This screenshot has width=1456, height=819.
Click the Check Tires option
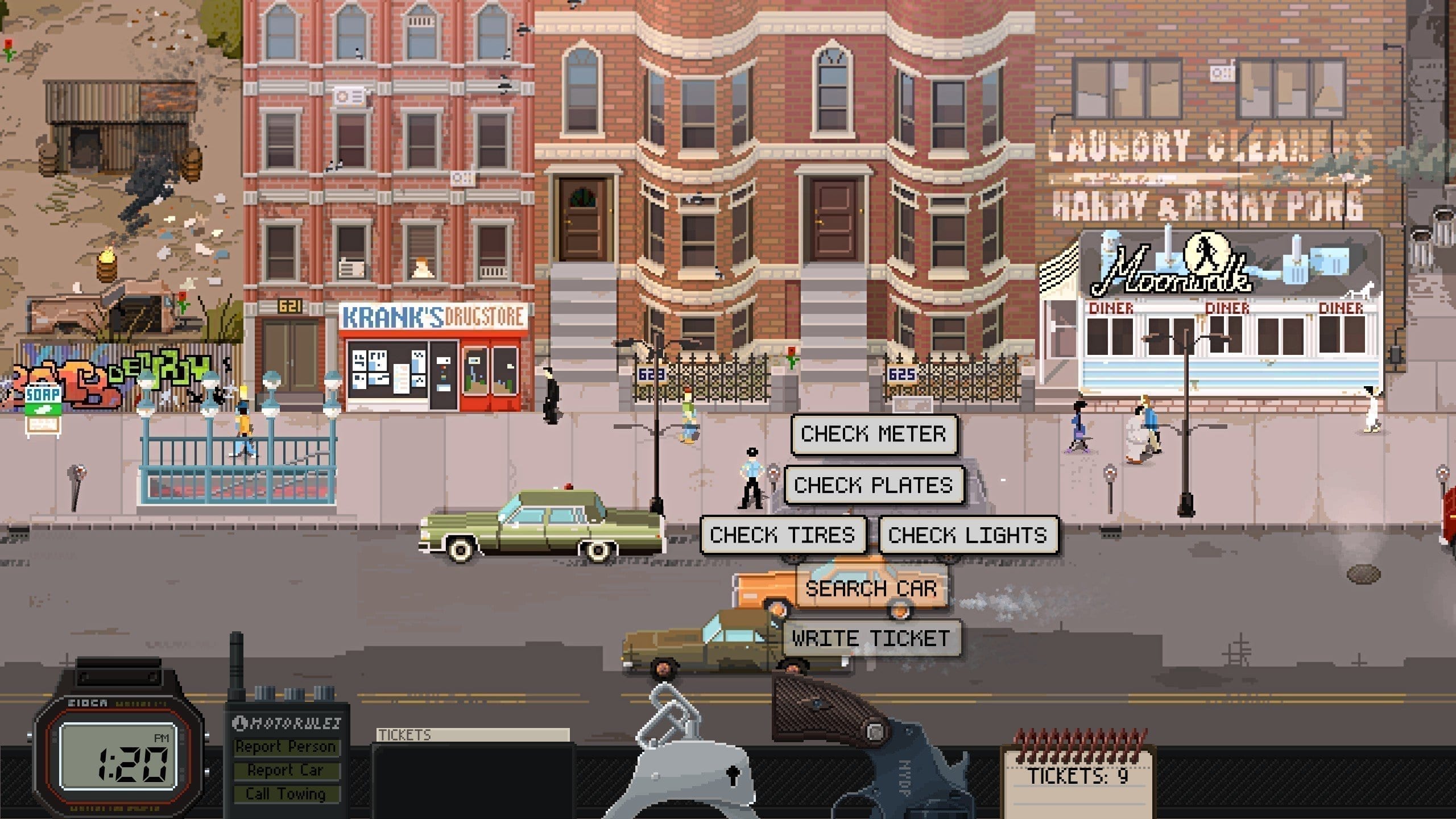coord(783,535)
